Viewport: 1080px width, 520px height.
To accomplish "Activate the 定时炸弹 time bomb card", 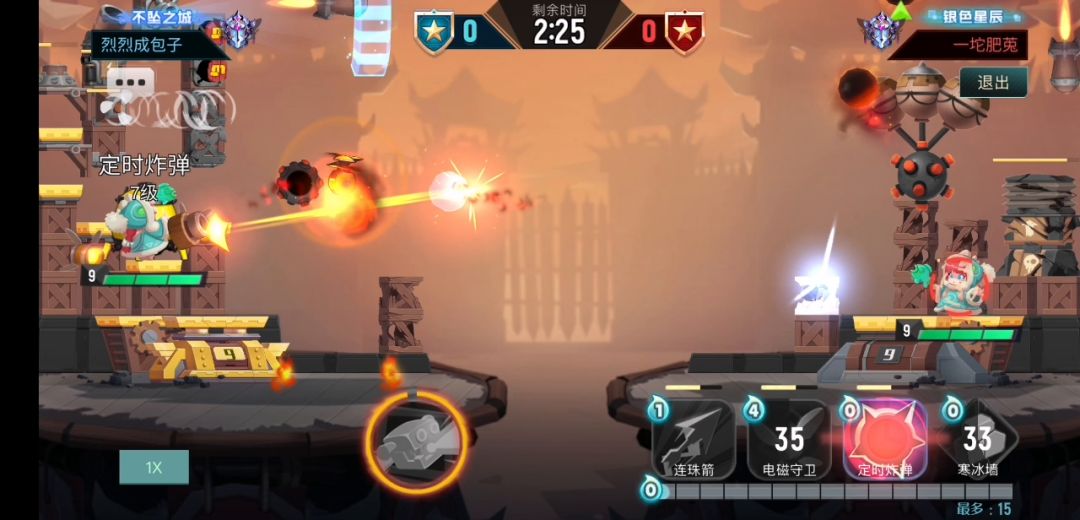I will coord(885,440).
